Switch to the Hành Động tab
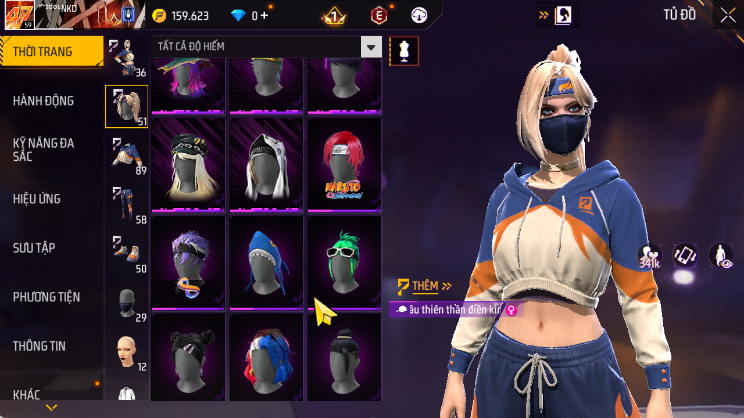 (x=44, y=101)
